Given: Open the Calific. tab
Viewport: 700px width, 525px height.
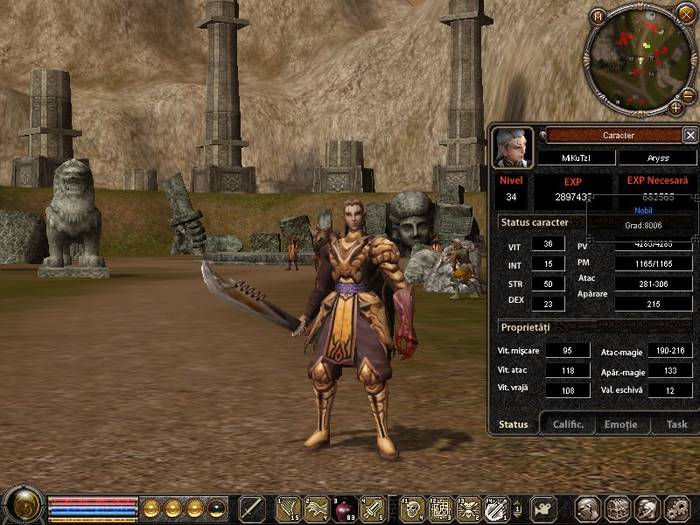Looking at the screenshot, I should tap(568, 424).
